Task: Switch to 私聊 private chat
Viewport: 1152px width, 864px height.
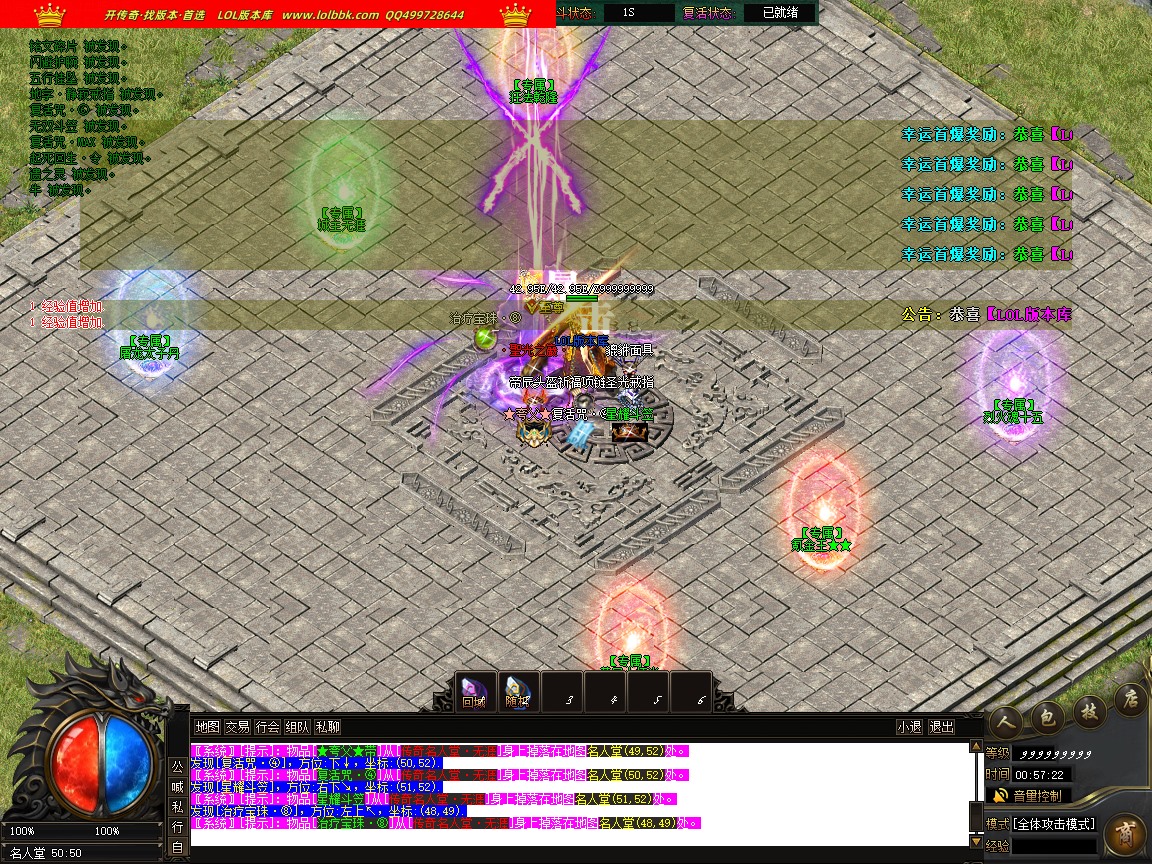Action: click(x=327, y=727)
